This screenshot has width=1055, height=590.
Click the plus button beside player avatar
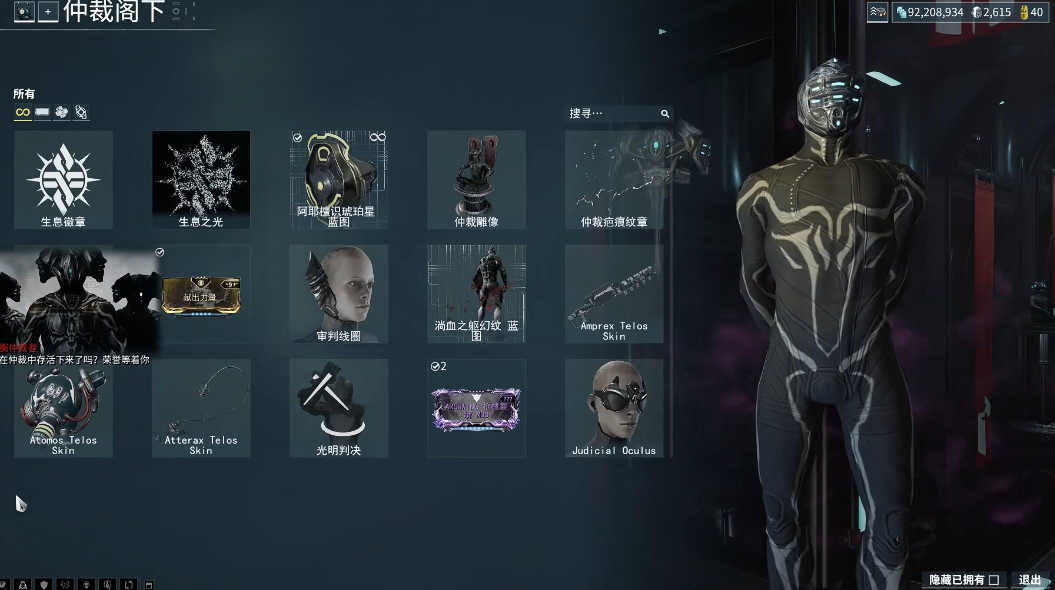click(x=48, y=13)
